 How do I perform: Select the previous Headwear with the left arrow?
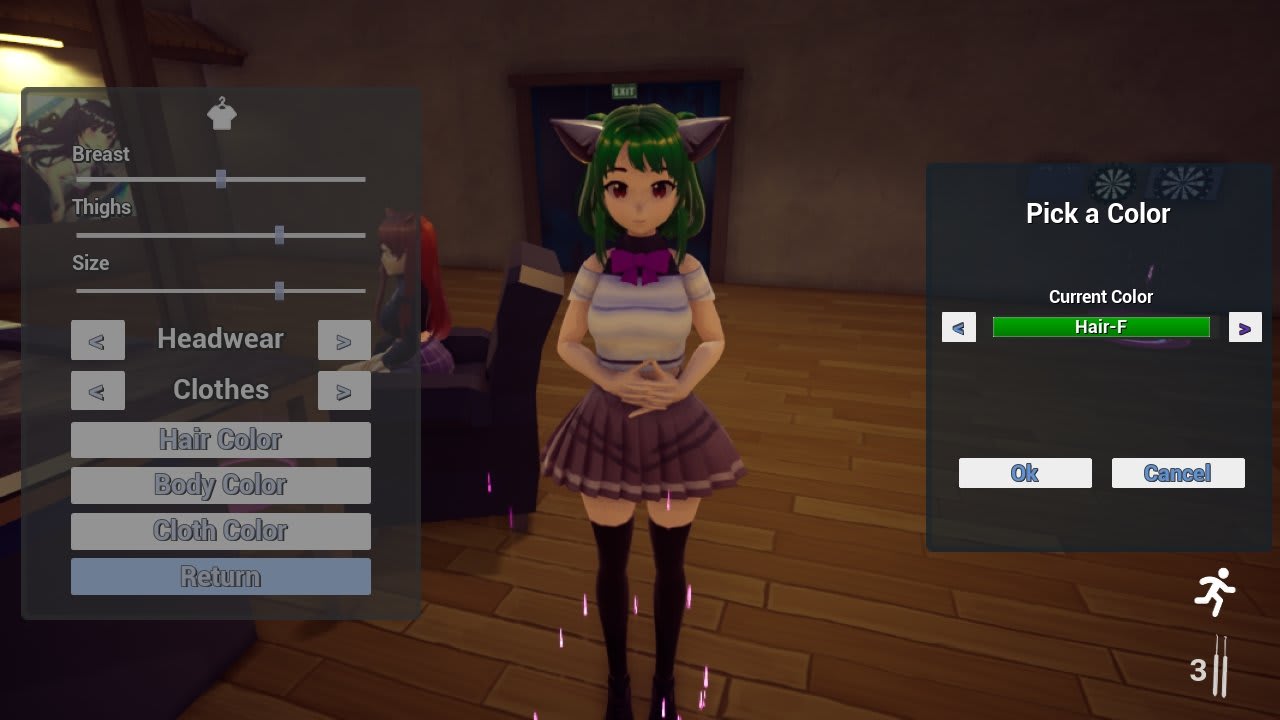[97, 340]
